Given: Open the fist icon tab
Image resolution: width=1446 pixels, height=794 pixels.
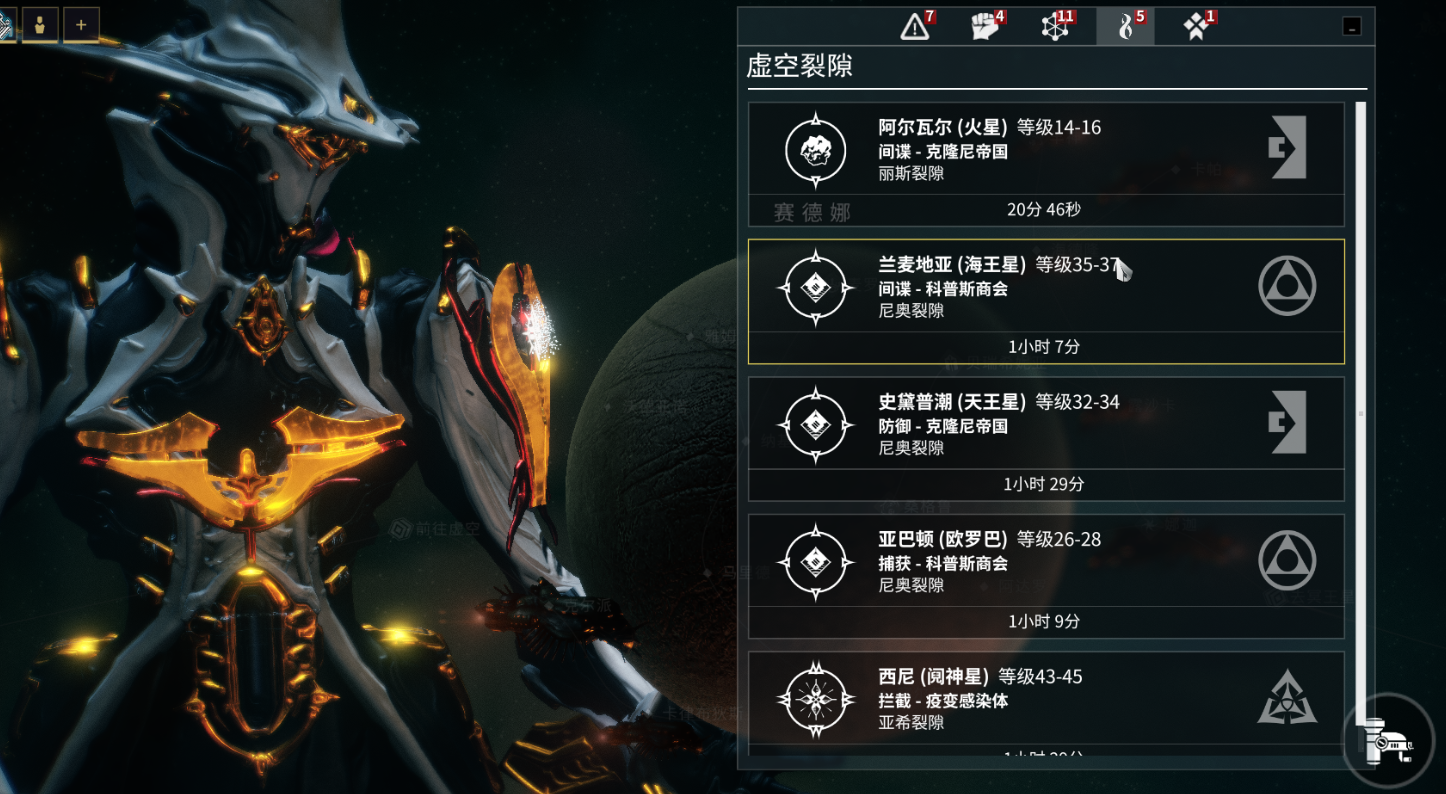Looking at the screenshot, I should coord(986,27).
